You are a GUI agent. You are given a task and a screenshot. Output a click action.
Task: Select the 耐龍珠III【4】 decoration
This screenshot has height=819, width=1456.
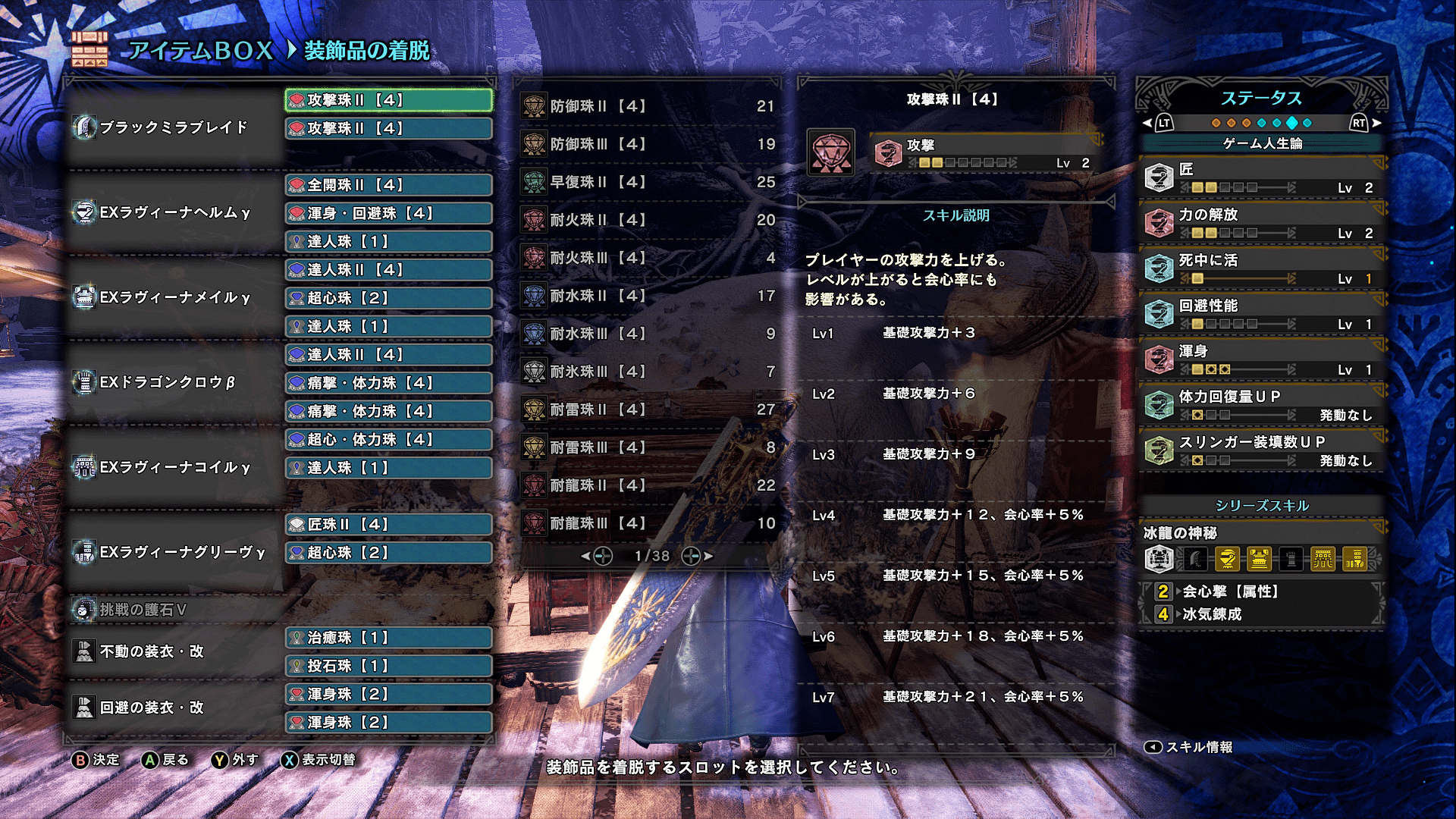click(648, 523)
